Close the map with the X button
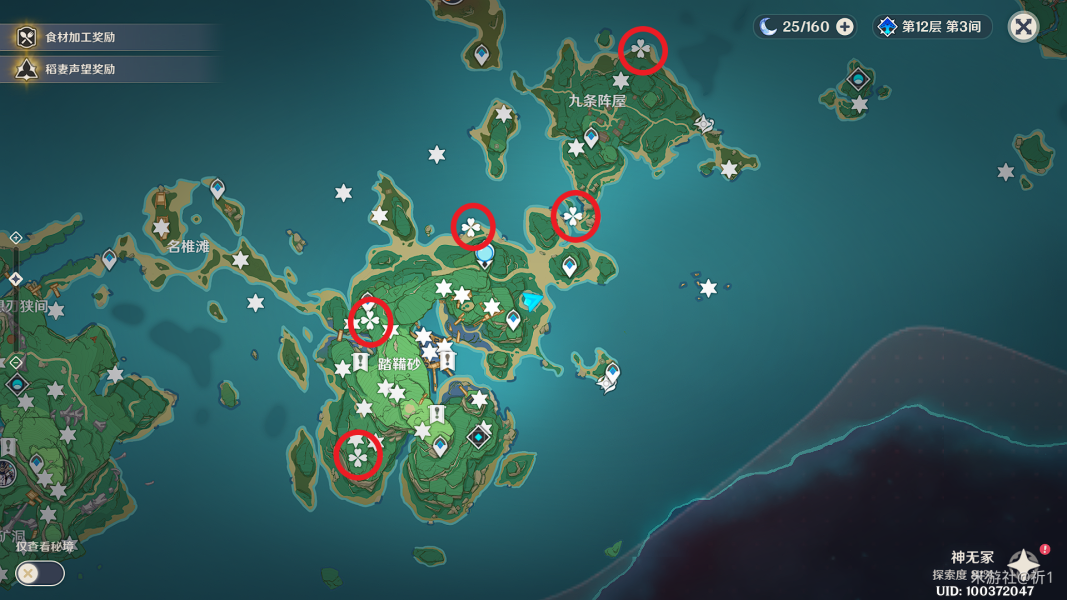Image resolution: width=1067 pixels, height=600 pixels. pyautogui.click(x=1023, y=27)
